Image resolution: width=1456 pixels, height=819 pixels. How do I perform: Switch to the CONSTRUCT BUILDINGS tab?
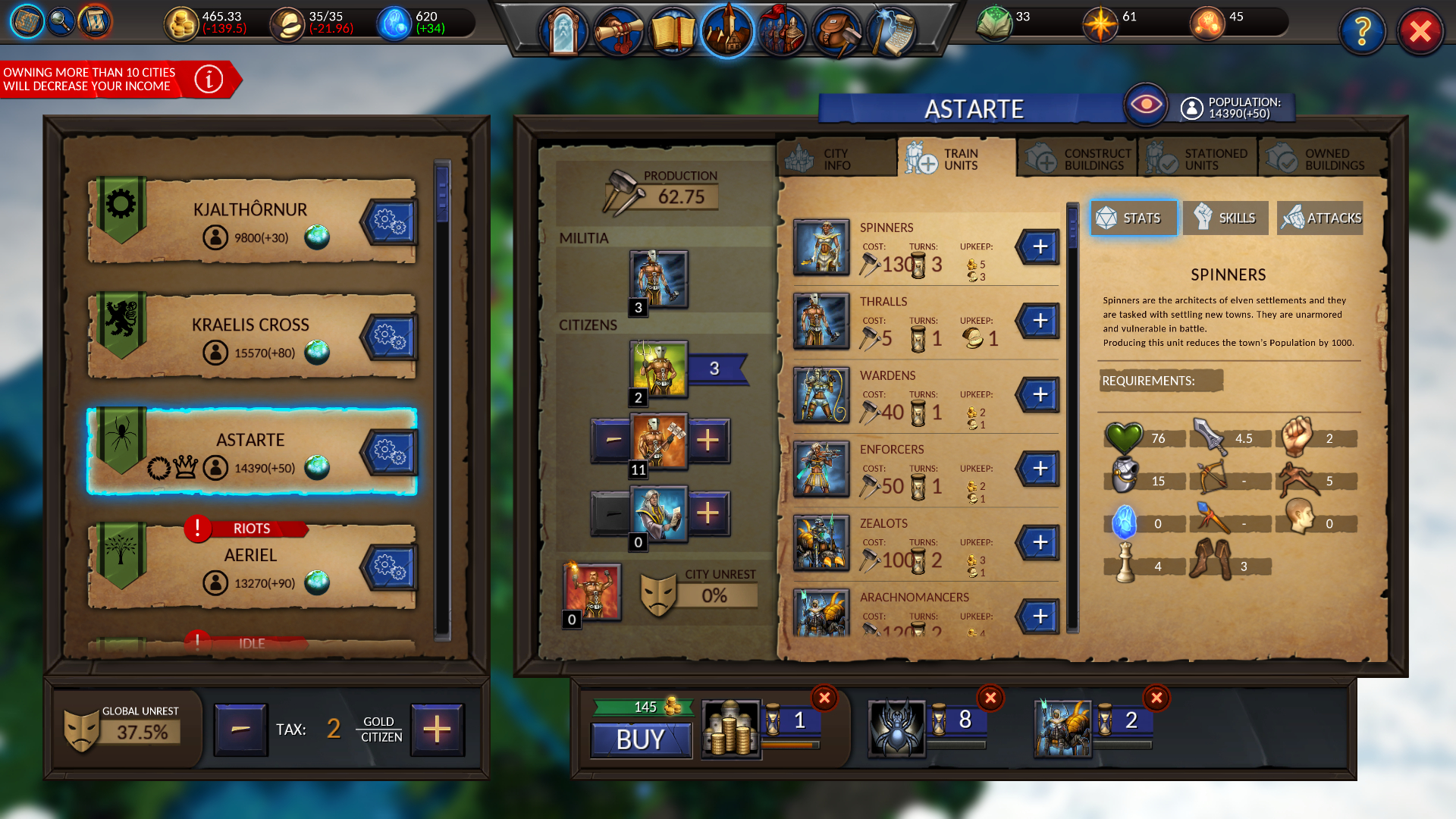(x=1077, y=157)
